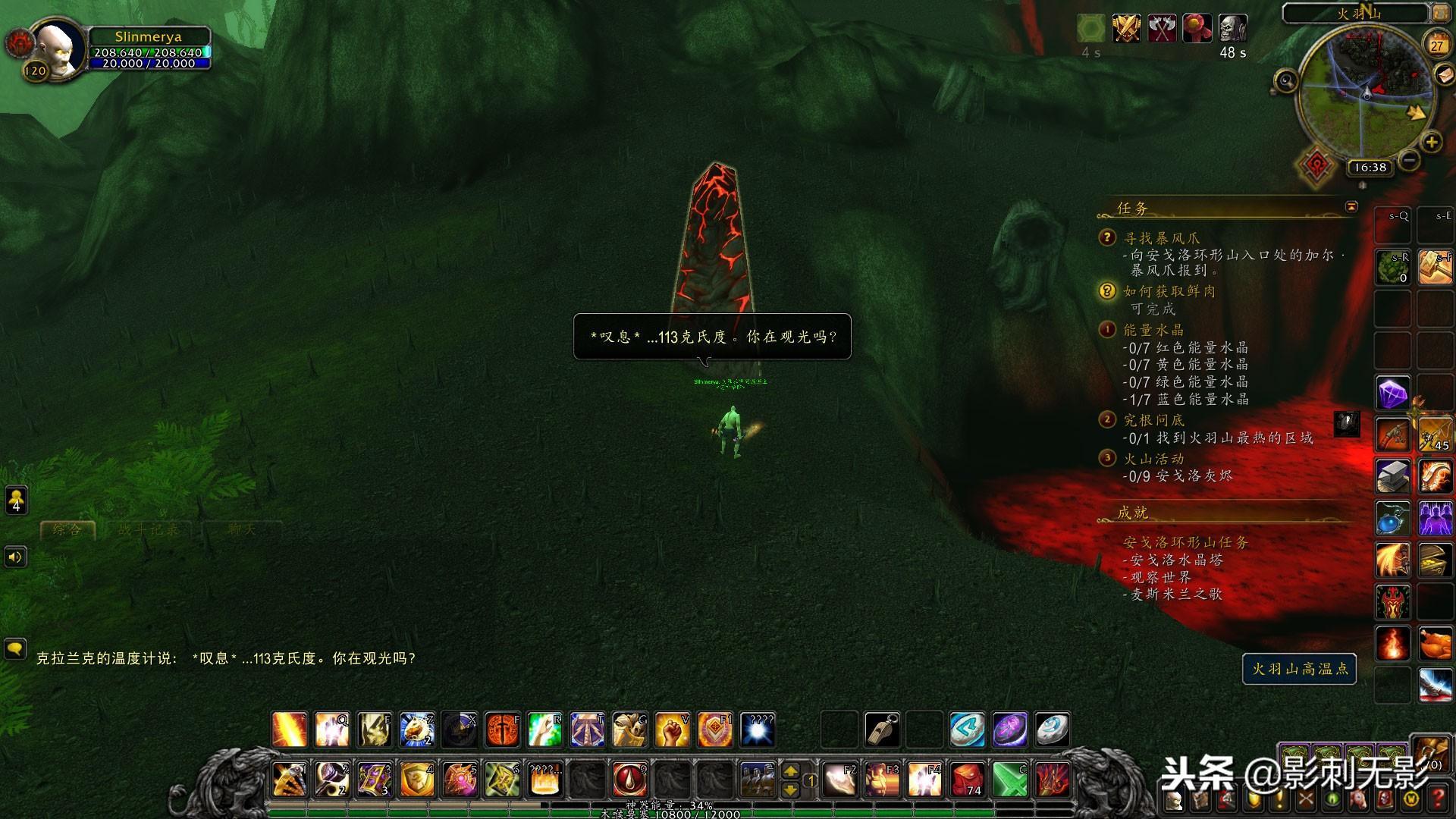Select the 能量水晶 quest in tracker

(1153, 330)
